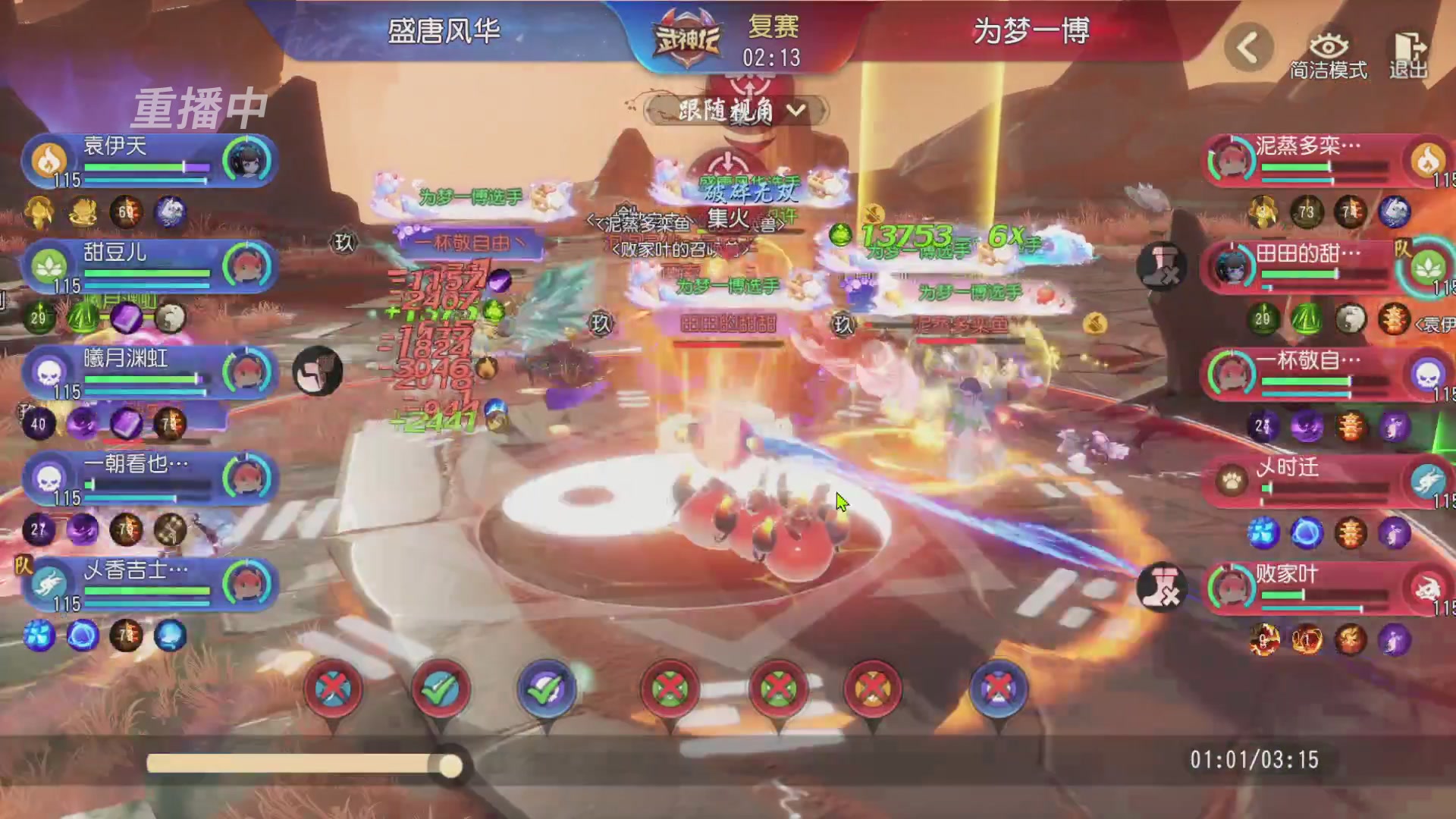Screen dimensions: 1456x819
Task: Click the leaf element icon beside 甜豆儿
Action: coord(48,265)
